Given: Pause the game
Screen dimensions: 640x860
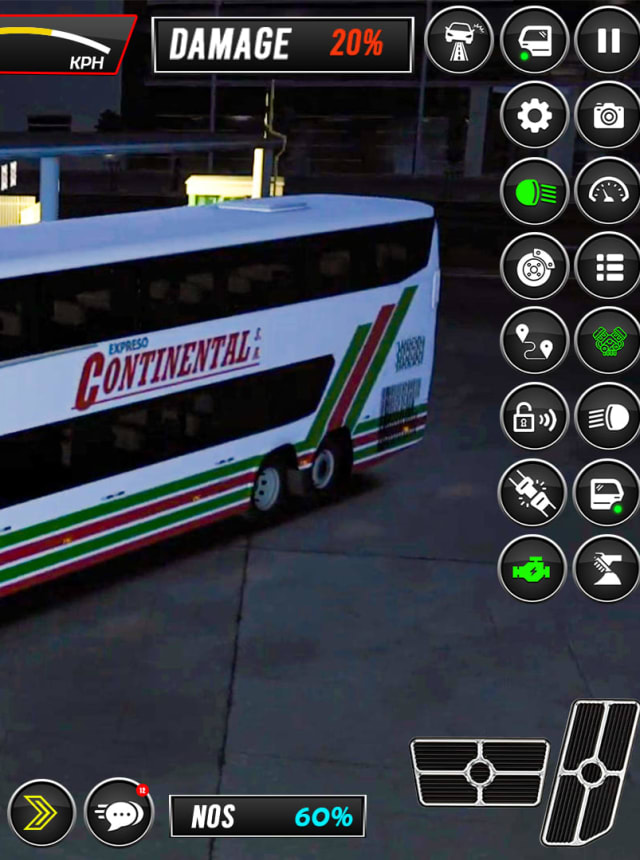Looking at the screenshot, I should click(608, 41).
